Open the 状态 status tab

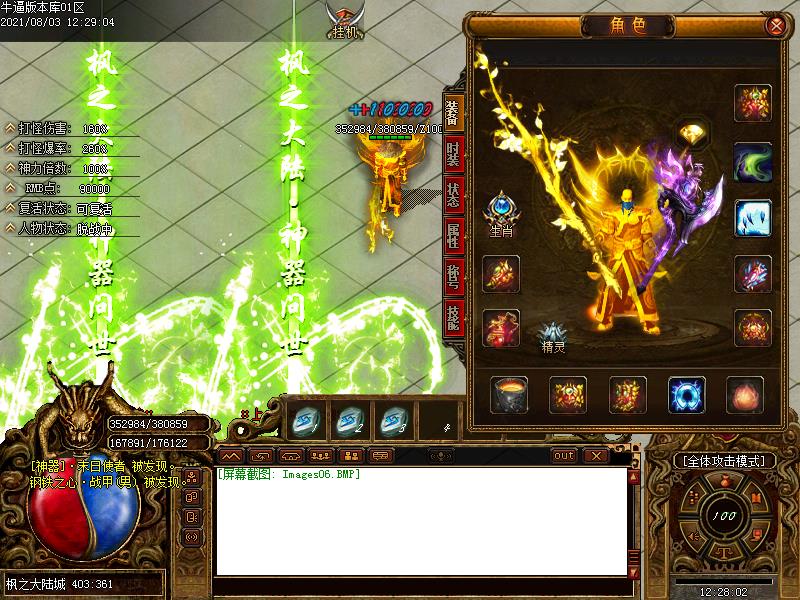[452, 196]
